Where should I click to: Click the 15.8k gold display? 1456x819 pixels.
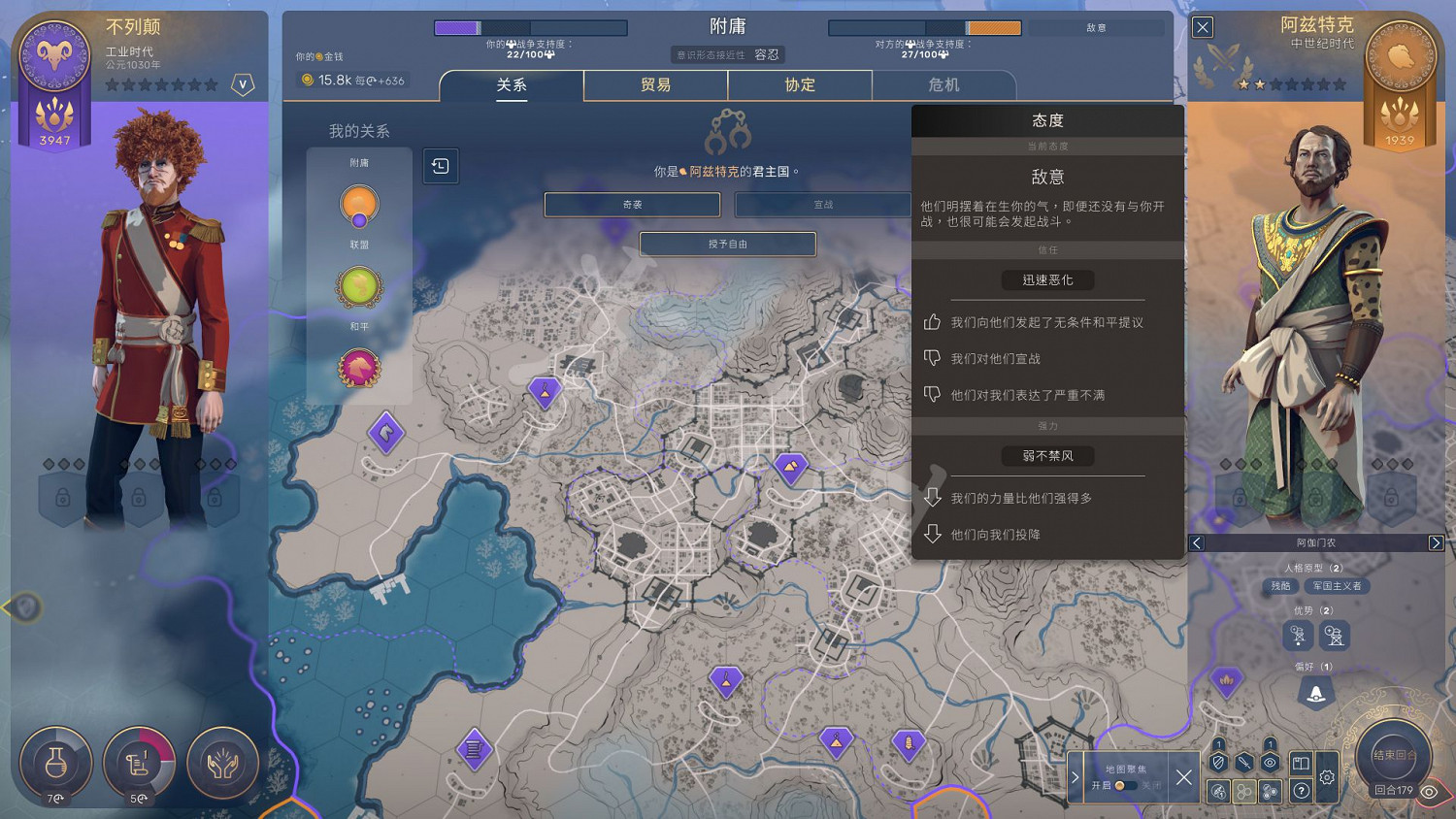(353, 81)
